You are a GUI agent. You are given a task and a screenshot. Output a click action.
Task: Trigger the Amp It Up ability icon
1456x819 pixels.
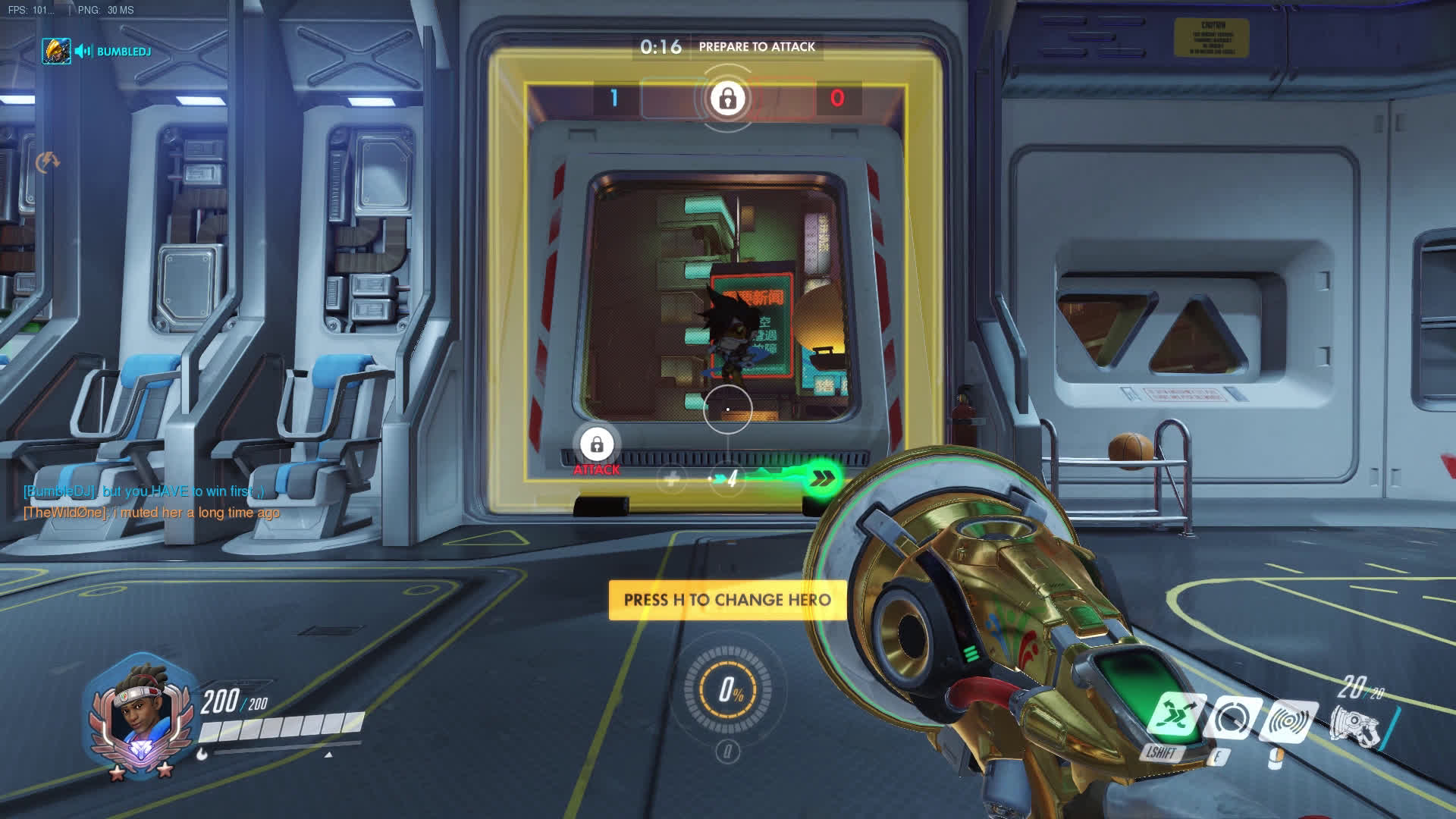point(1233,719)
